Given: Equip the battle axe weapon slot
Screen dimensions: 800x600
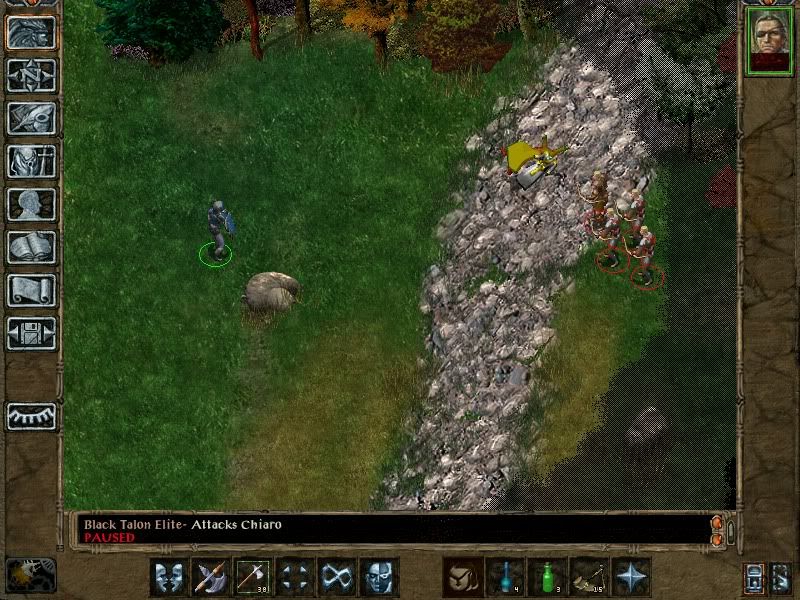Looking at the screenshot, I should point(211,577).
